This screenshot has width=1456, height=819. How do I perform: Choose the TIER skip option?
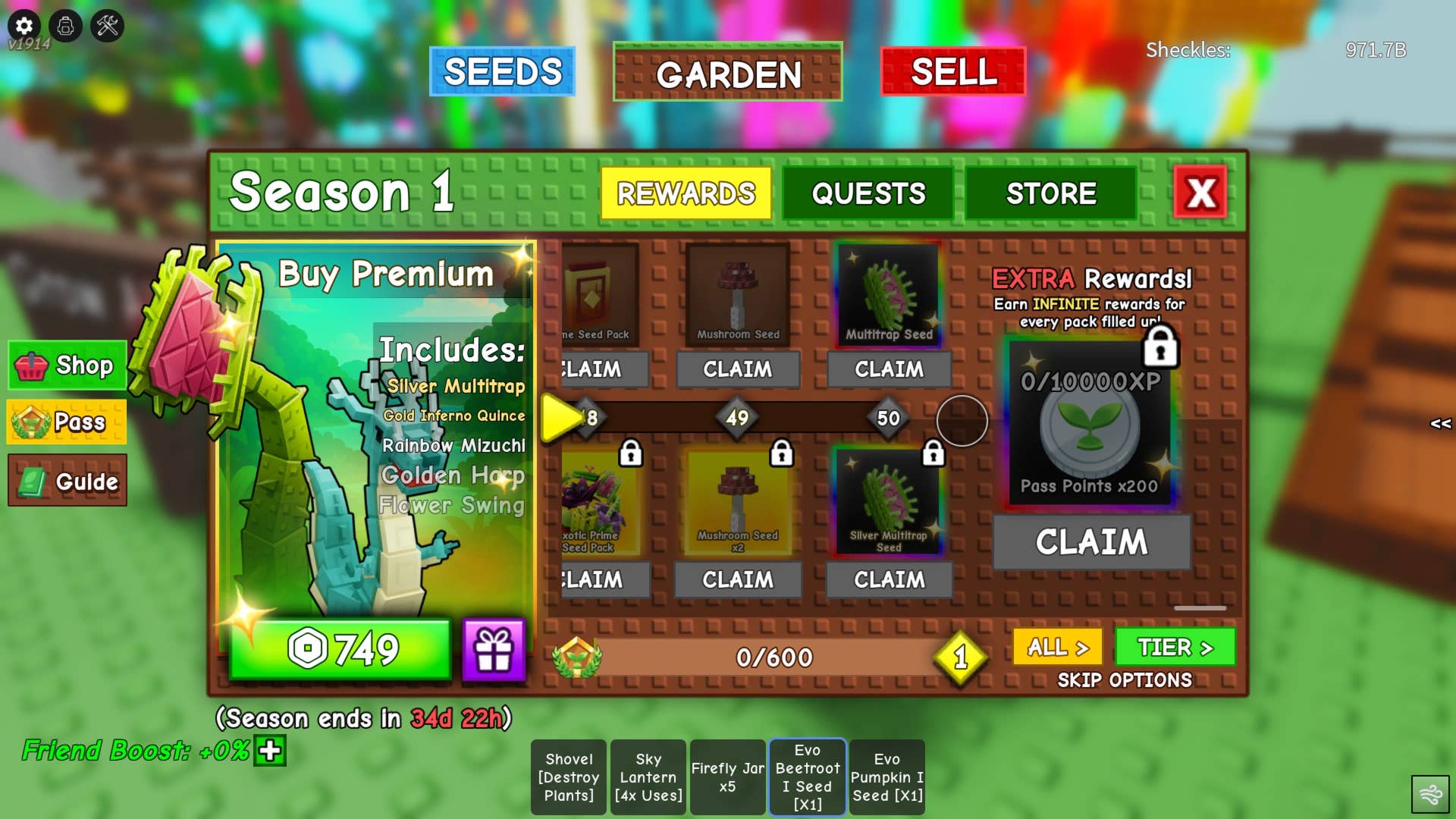tap(1175, 648)
